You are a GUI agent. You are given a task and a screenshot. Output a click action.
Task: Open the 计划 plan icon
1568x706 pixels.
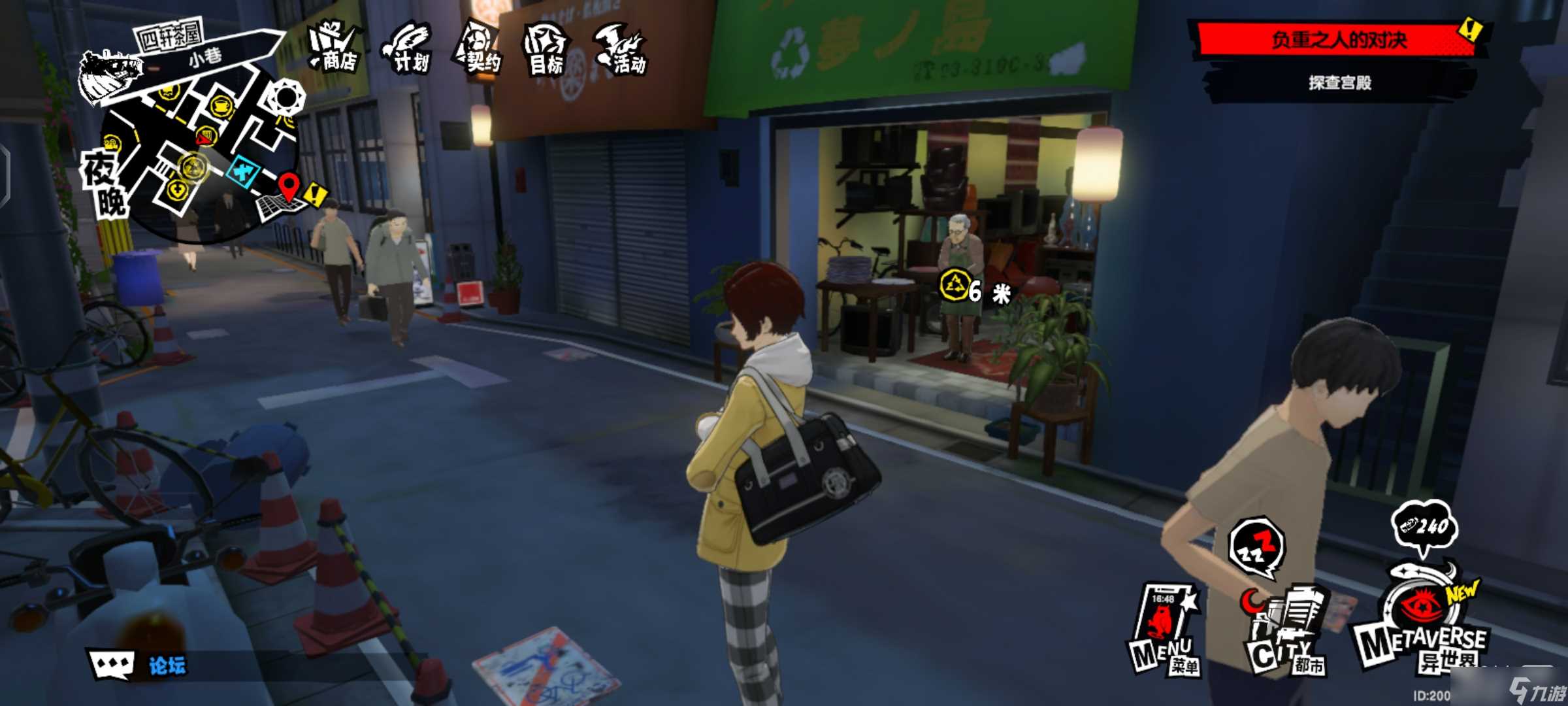409,48
